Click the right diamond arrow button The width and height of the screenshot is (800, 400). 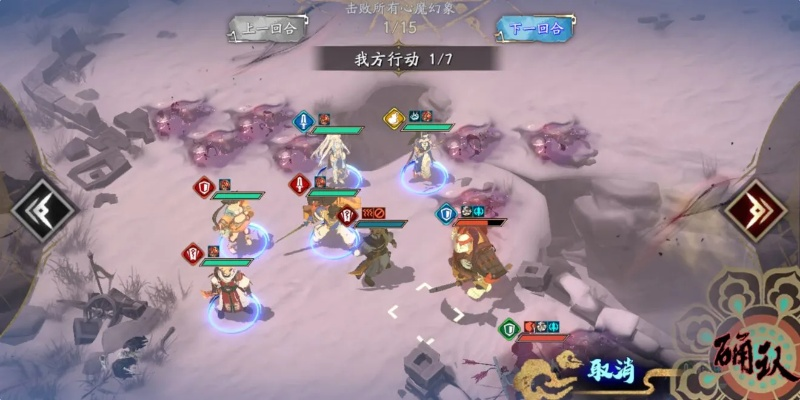(758, 207)
